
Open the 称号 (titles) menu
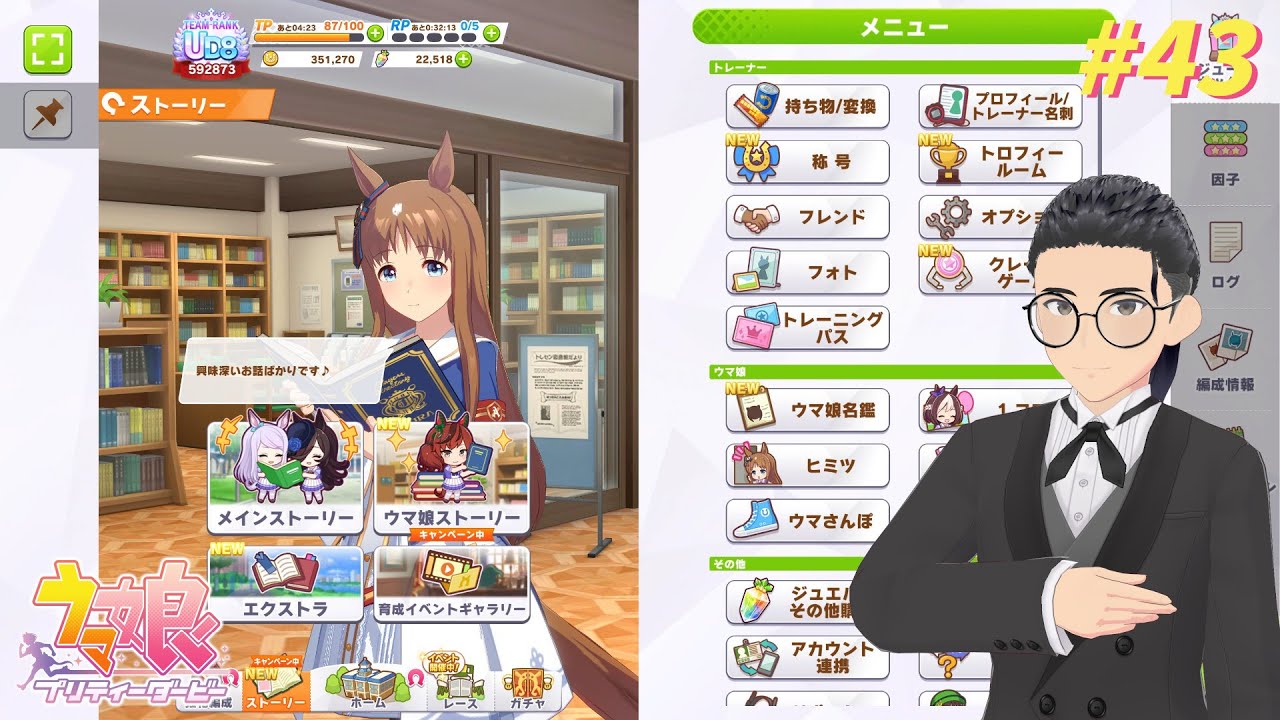(x=807, y=162)
